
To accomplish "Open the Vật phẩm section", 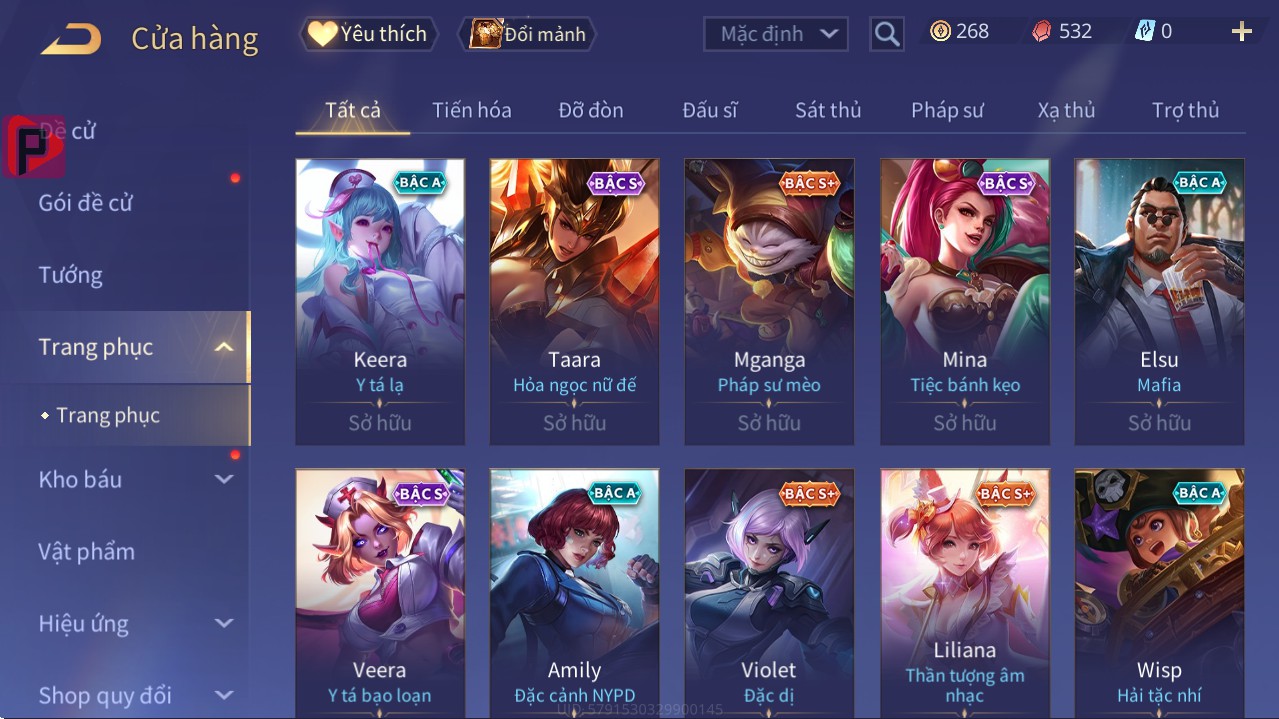I will coord(87,551).
